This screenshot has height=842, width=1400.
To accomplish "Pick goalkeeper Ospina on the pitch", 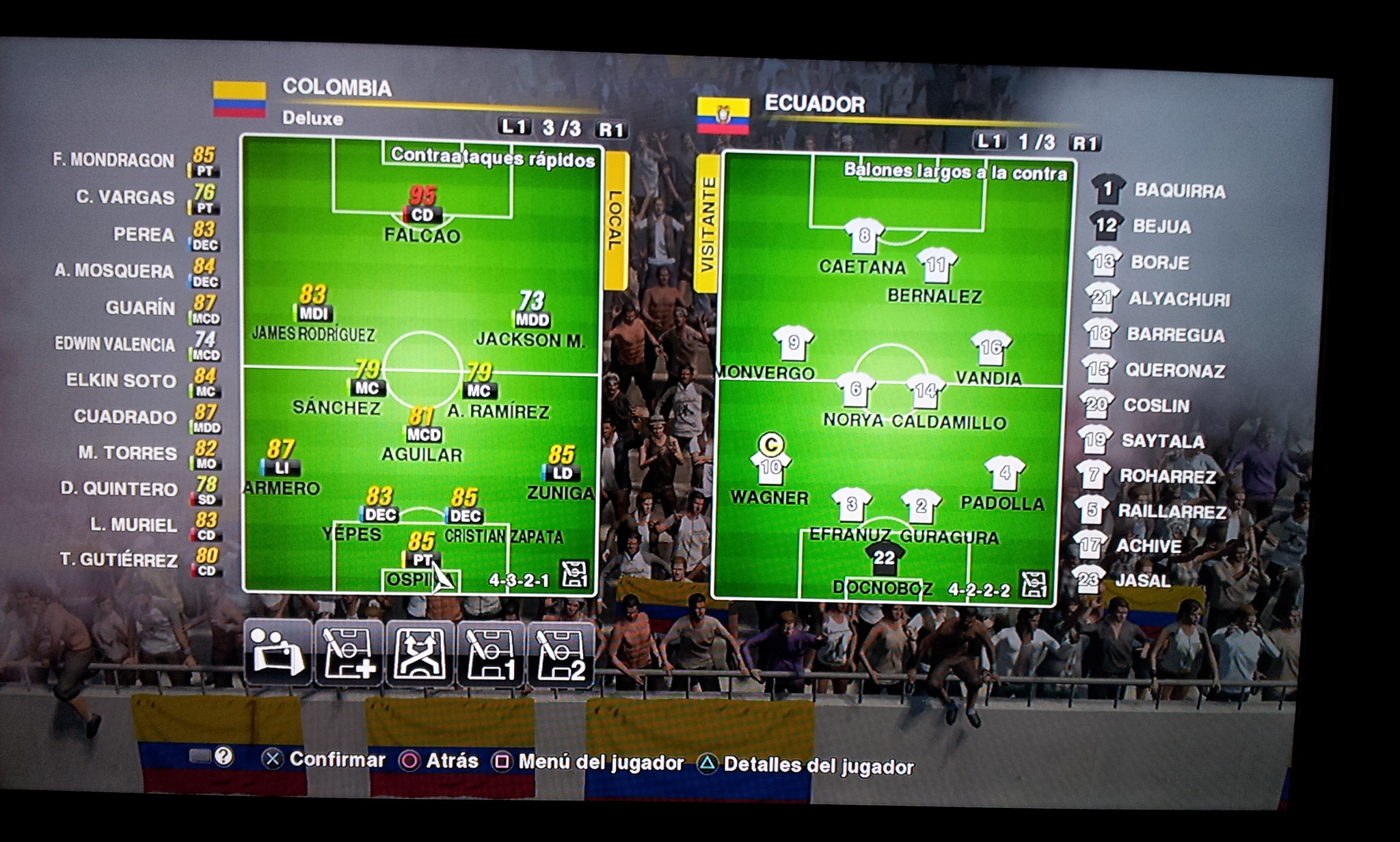I will (421, 560).
